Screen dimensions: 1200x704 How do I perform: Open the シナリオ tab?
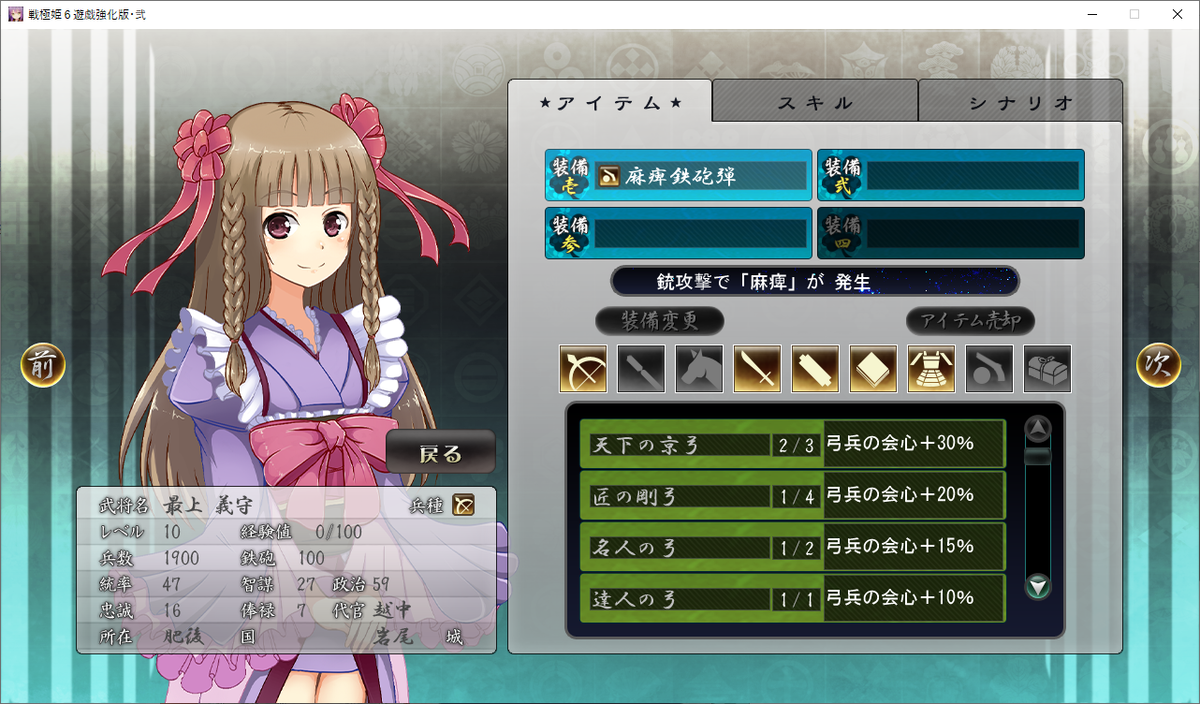(1020, 102)
